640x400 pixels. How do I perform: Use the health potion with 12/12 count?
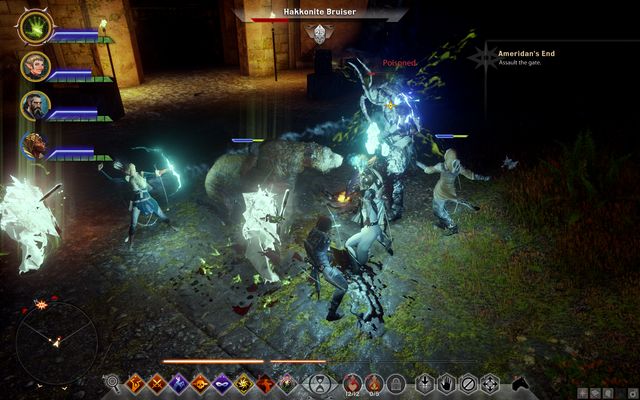352,382
